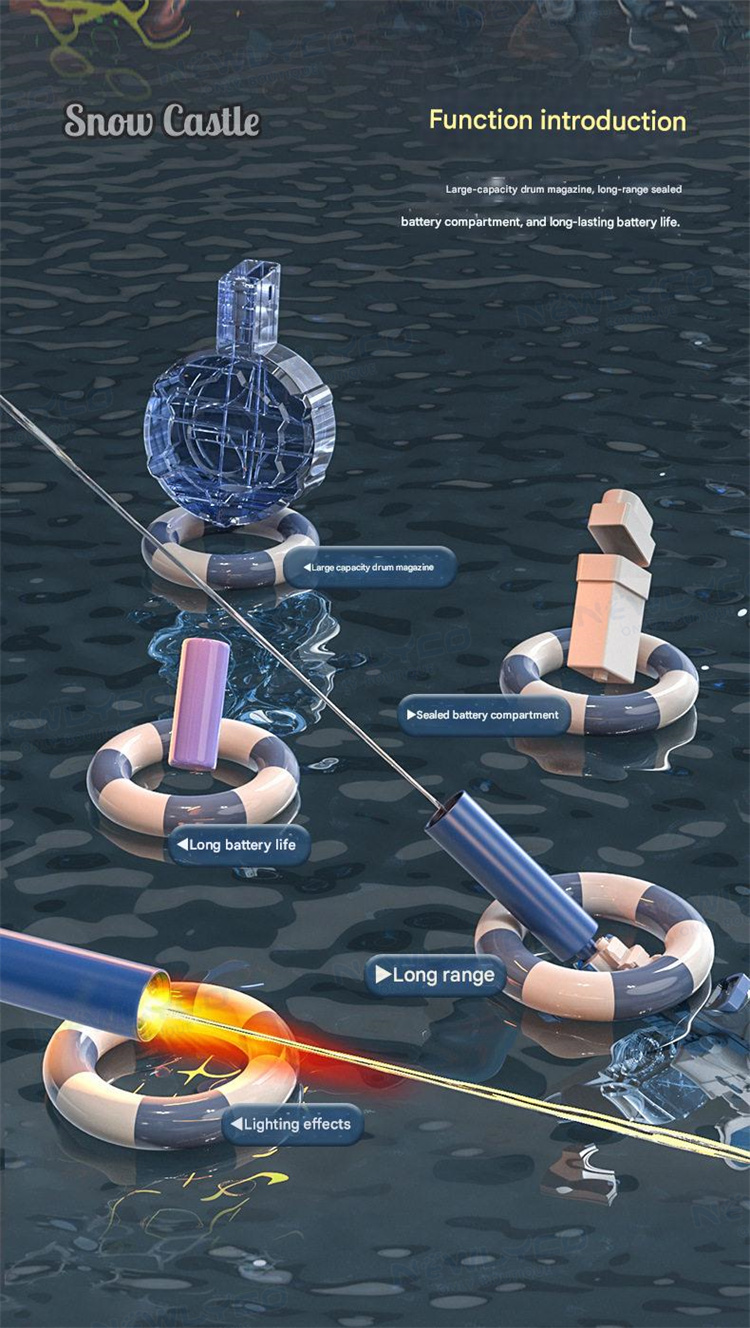Activate the Long range label

435,974
